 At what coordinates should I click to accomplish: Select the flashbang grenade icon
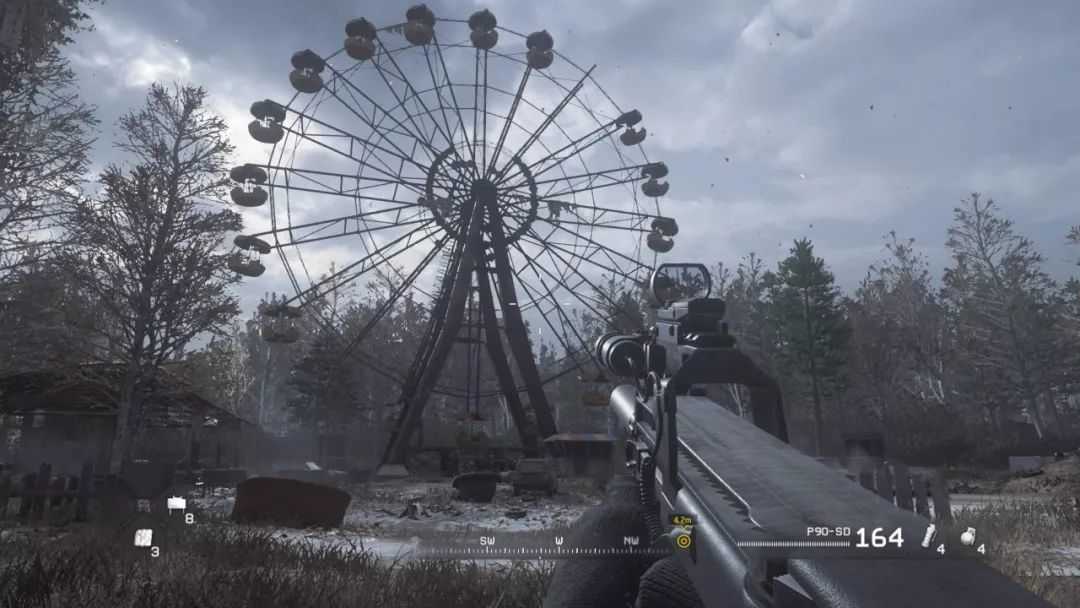929,536
